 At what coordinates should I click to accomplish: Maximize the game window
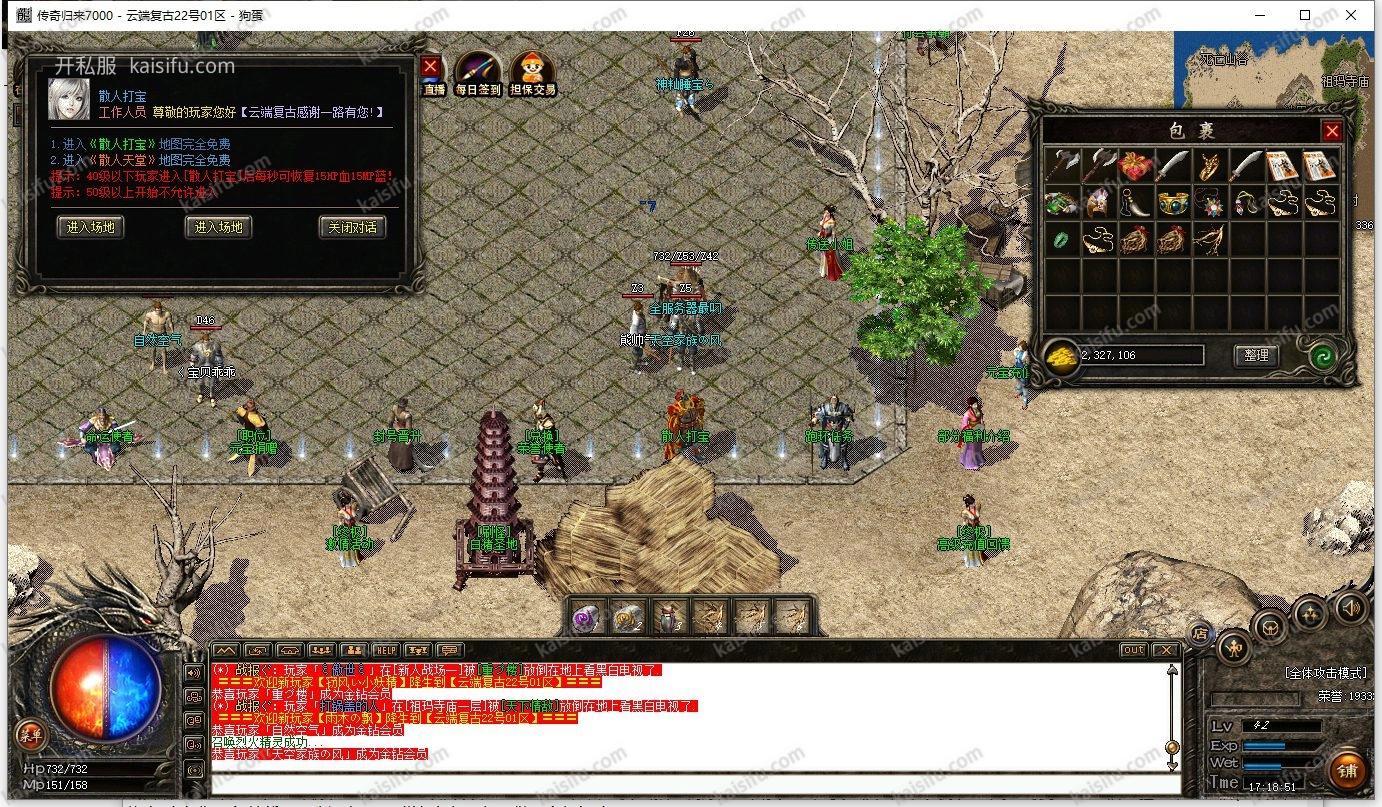pyautogui.click(x=1305, y=15)
